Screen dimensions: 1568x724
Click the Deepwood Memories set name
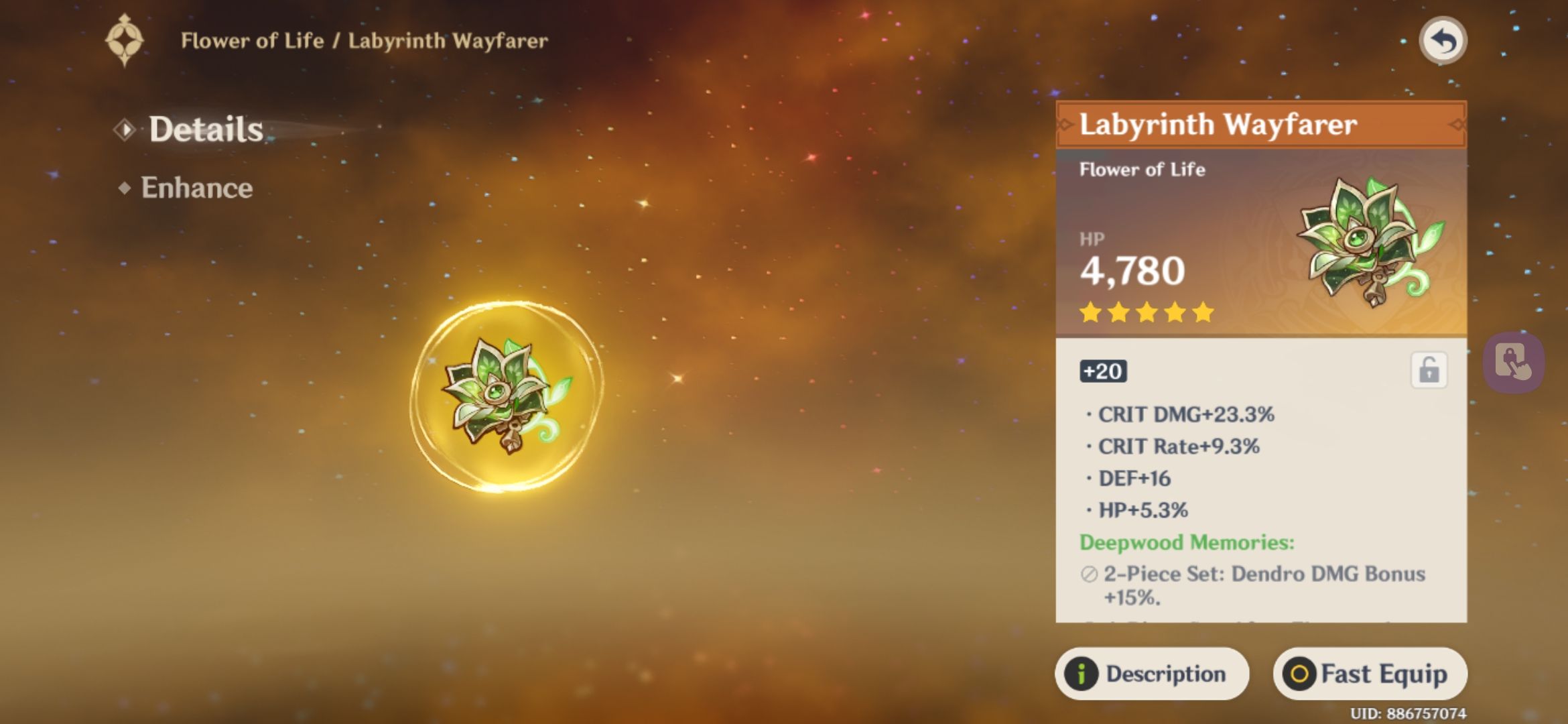point(1206,543)
